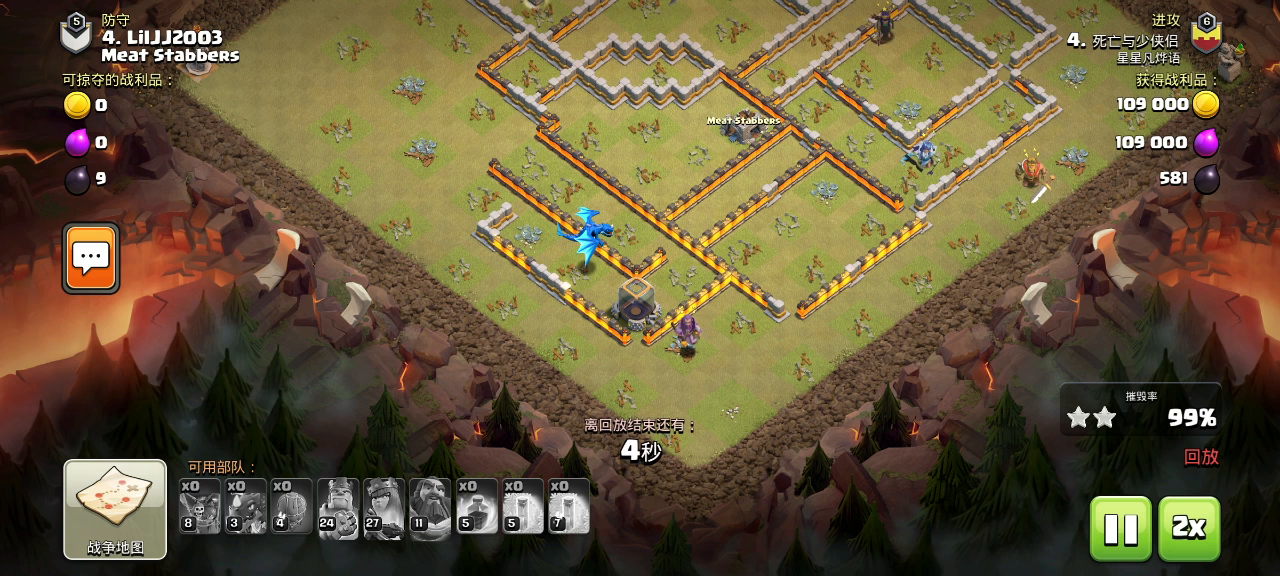Pause the replay playback

1120,528
